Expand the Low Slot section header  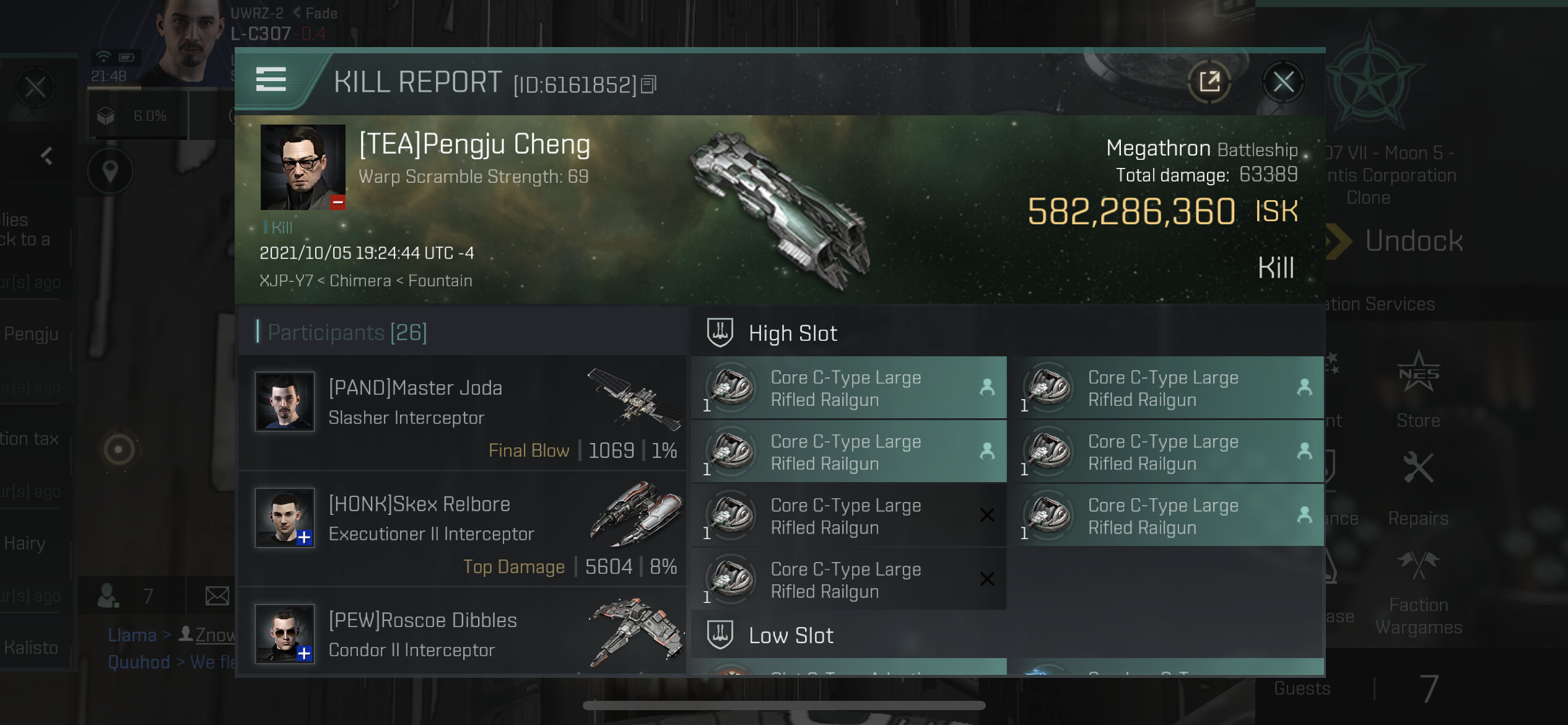tap(791, 636)
